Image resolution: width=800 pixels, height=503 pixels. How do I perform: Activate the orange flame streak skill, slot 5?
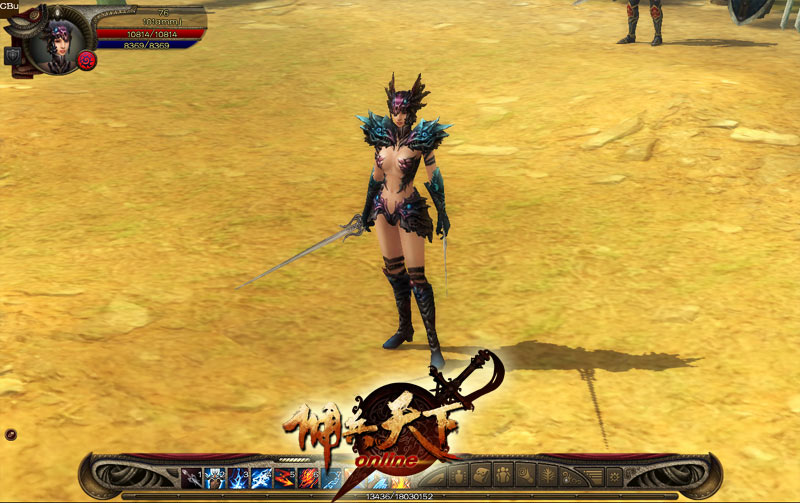[286, 477]
